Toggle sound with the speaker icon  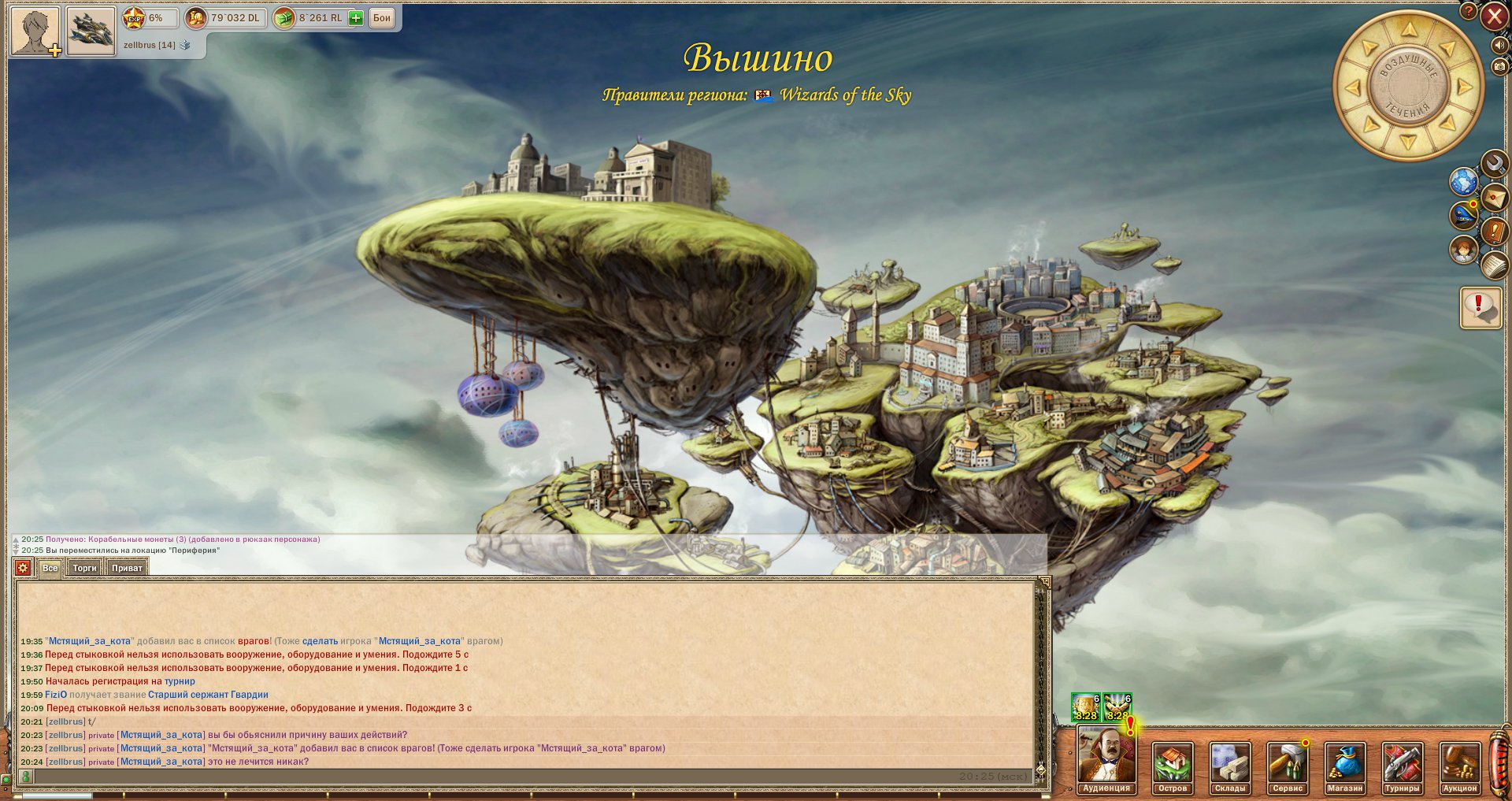[x=1499, y=46]
